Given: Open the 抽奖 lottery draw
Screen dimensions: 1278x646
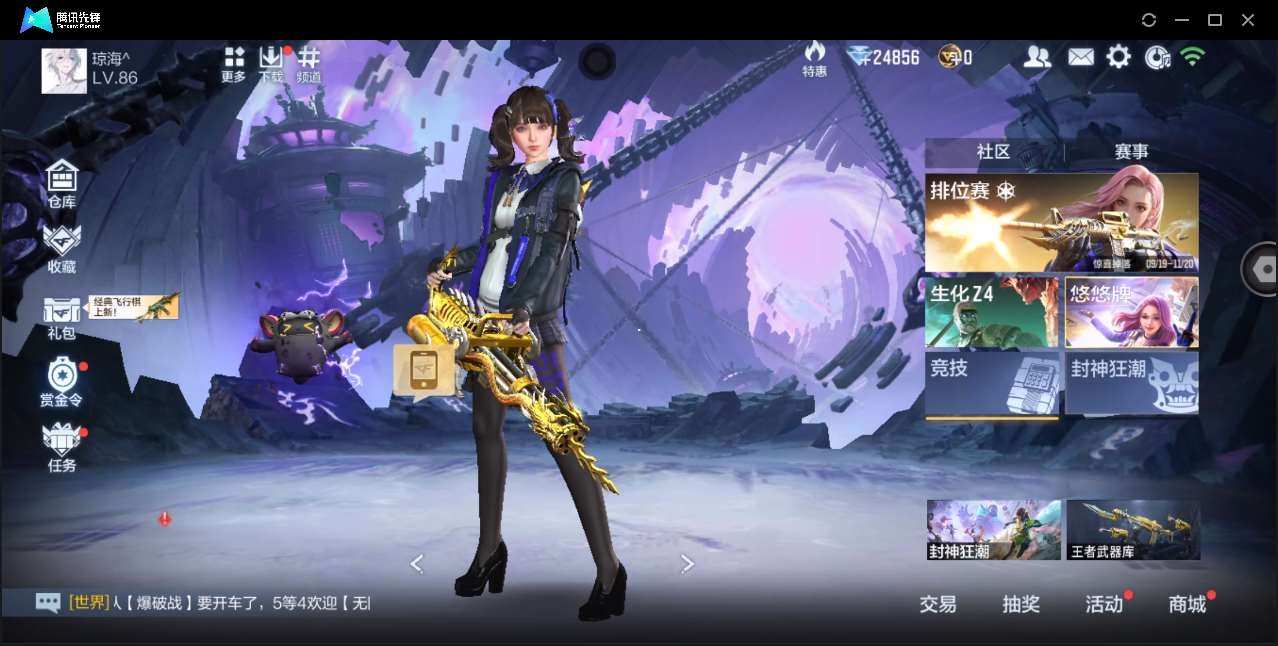Looking at the screenshot, I should [1021, 604].
